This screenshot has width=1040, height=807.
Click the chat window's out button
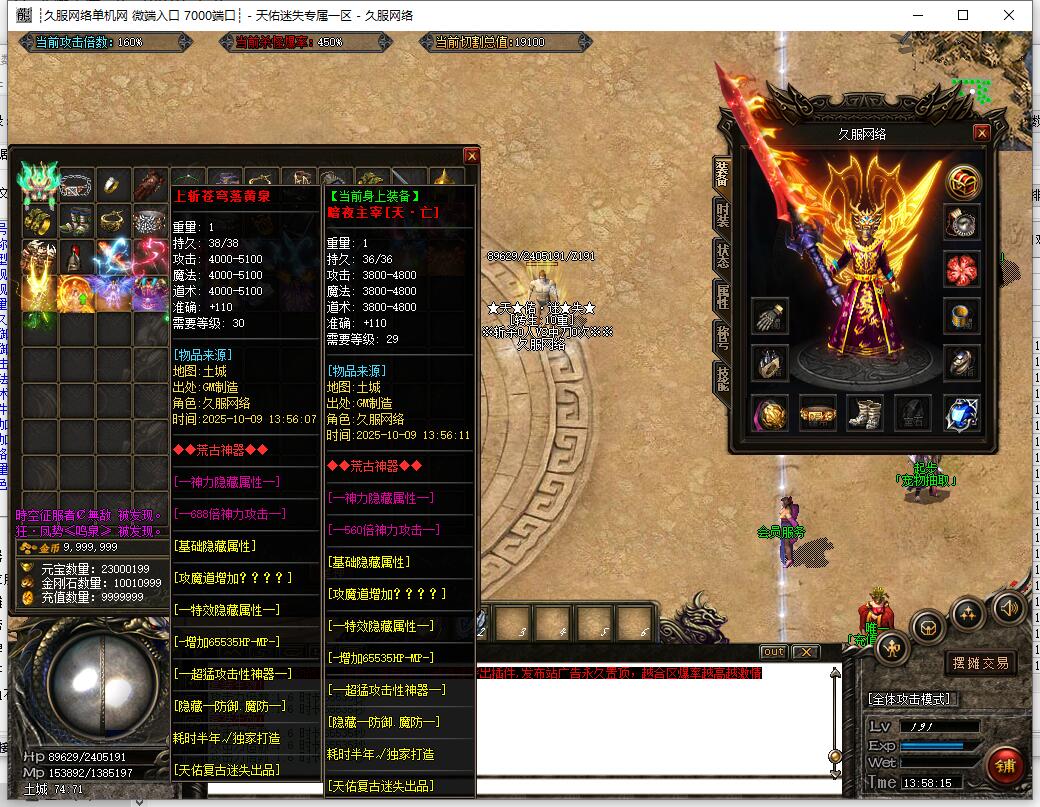pos(773,652)
